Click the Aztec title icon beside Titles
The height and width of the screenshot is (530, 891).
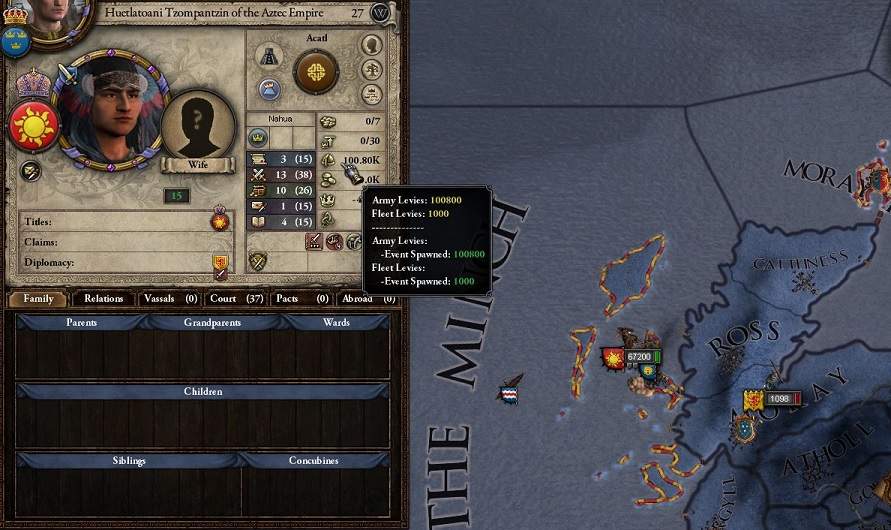point(220,220)
